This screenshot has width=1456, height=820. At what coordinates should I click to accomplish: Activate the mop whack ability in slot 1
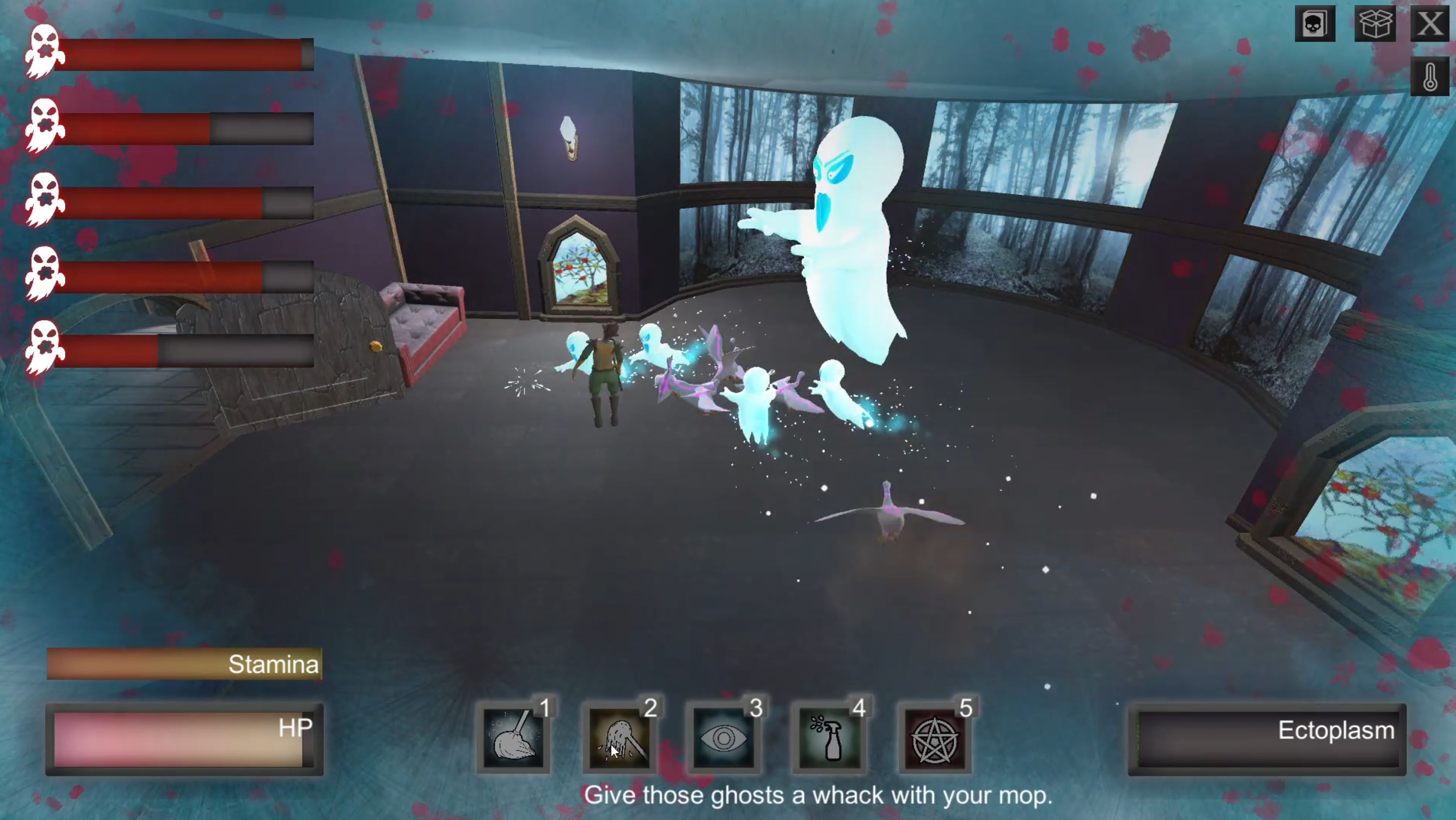513,738
